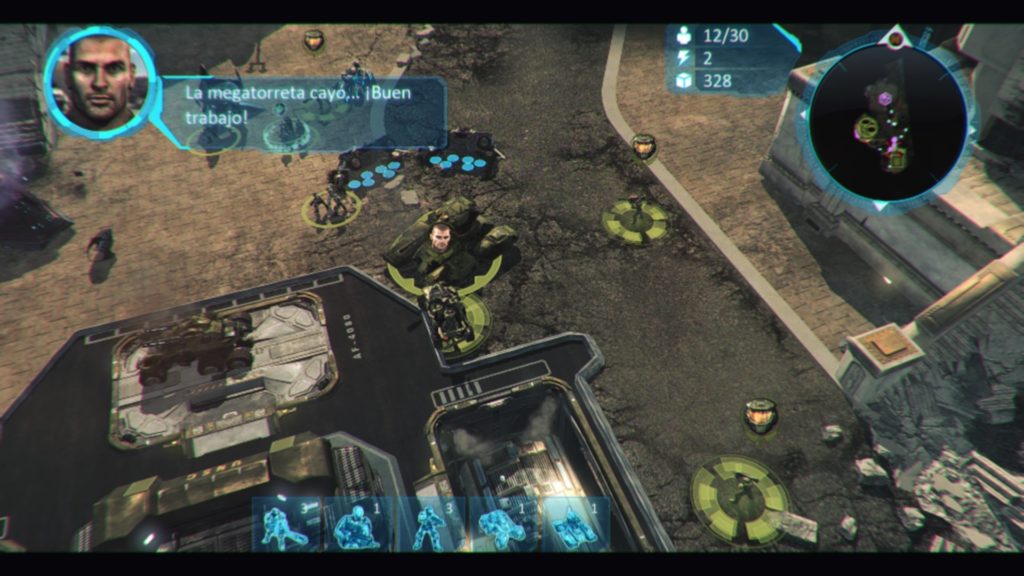Click the commander portrait beside the dialogue
Image resolution: width=1024 pixels, height=576 pixels.
pos(100,77)
